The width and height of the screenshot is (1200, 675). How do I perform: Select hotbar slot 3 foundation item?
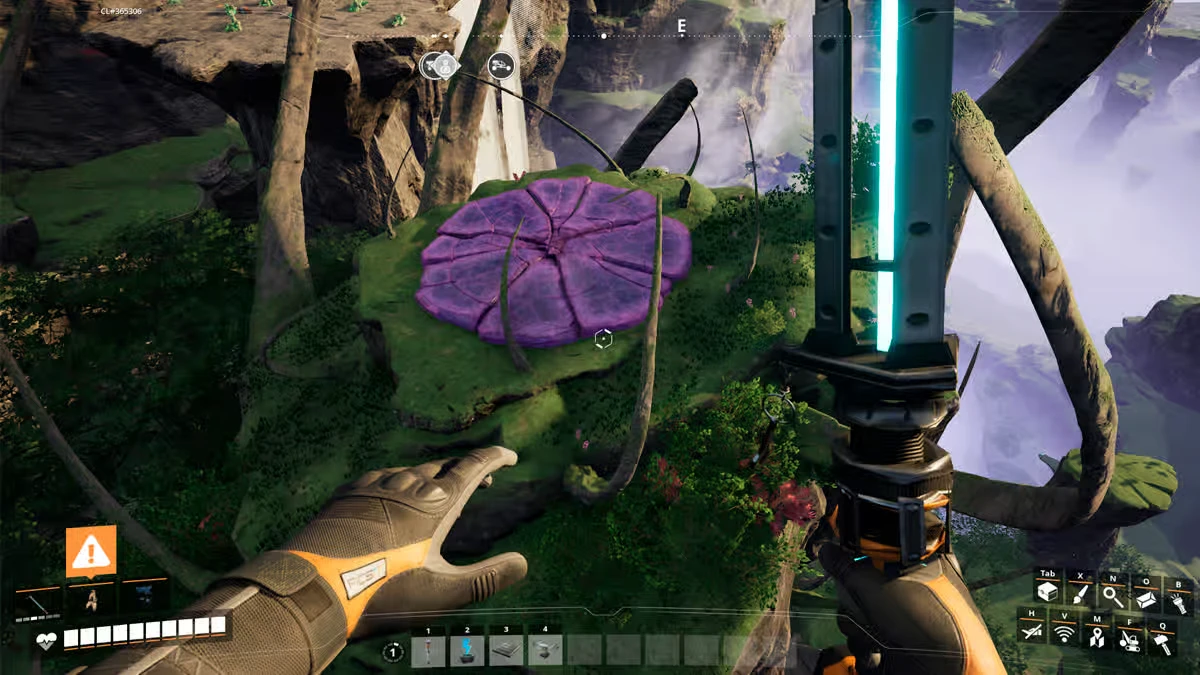(506, 652)
